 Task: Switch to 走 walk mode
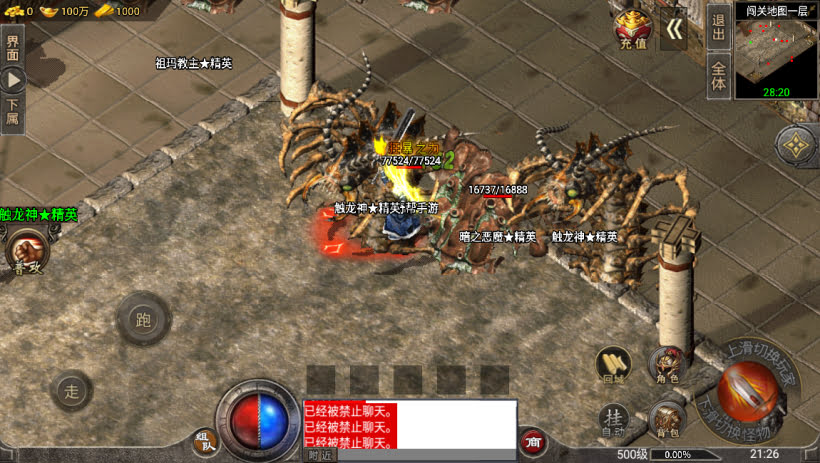pyautogui.click(x=71, y=390)
